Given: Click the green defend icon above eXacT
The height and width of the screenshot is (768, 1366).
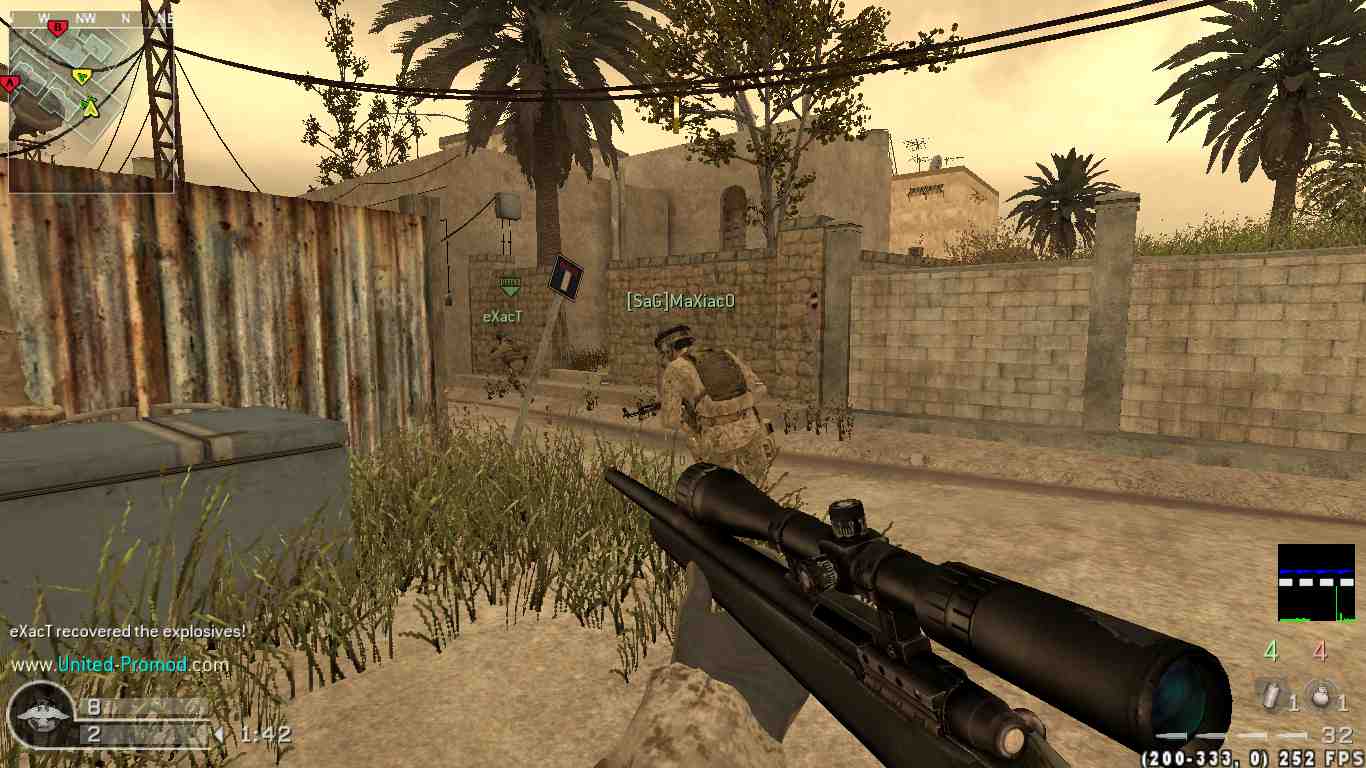Looking at the screenshot, I should (x=510, y=287).
